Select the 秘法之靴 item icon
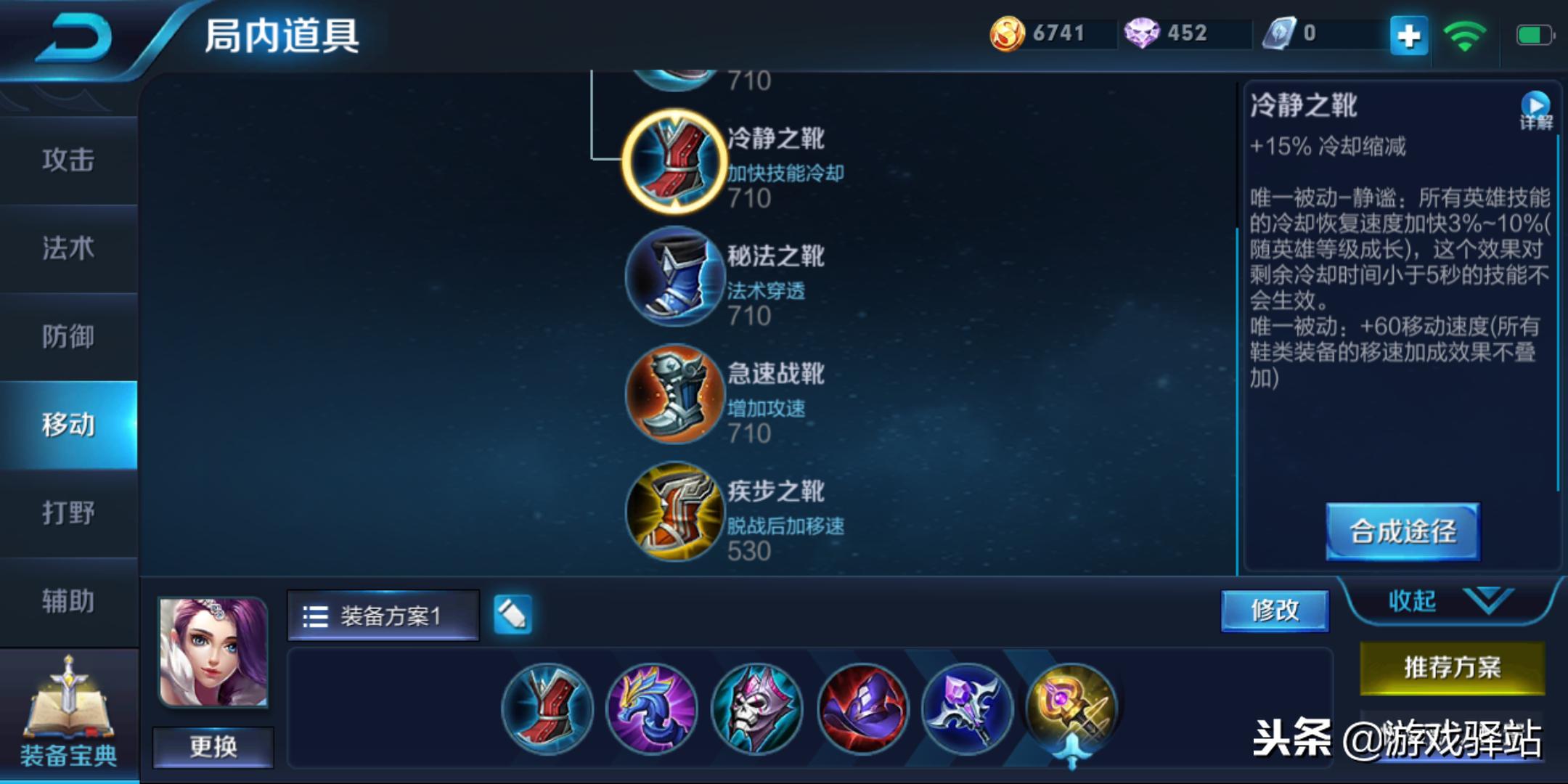Viewport: 1568px width, 784px height. (x=674, y=278)
